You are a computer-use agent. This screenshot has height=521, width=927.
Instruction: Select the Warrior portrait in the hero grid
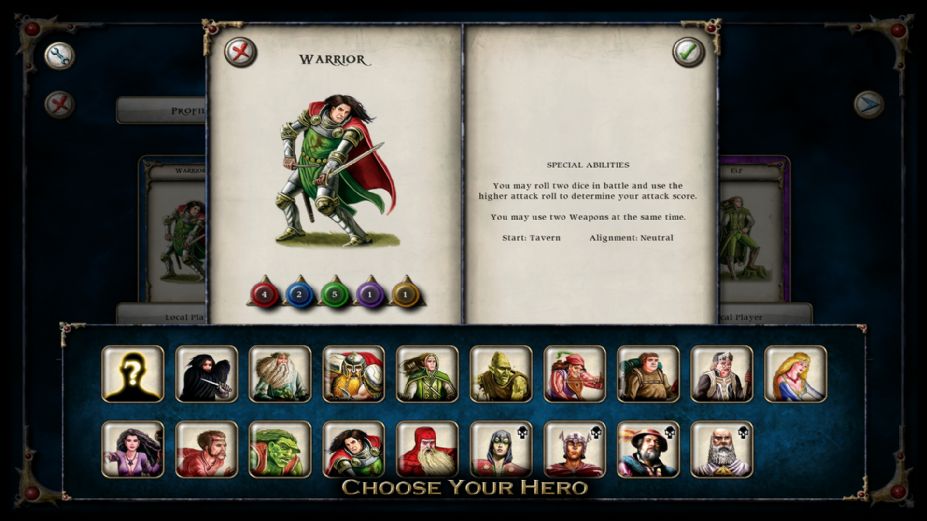point(353,449)
